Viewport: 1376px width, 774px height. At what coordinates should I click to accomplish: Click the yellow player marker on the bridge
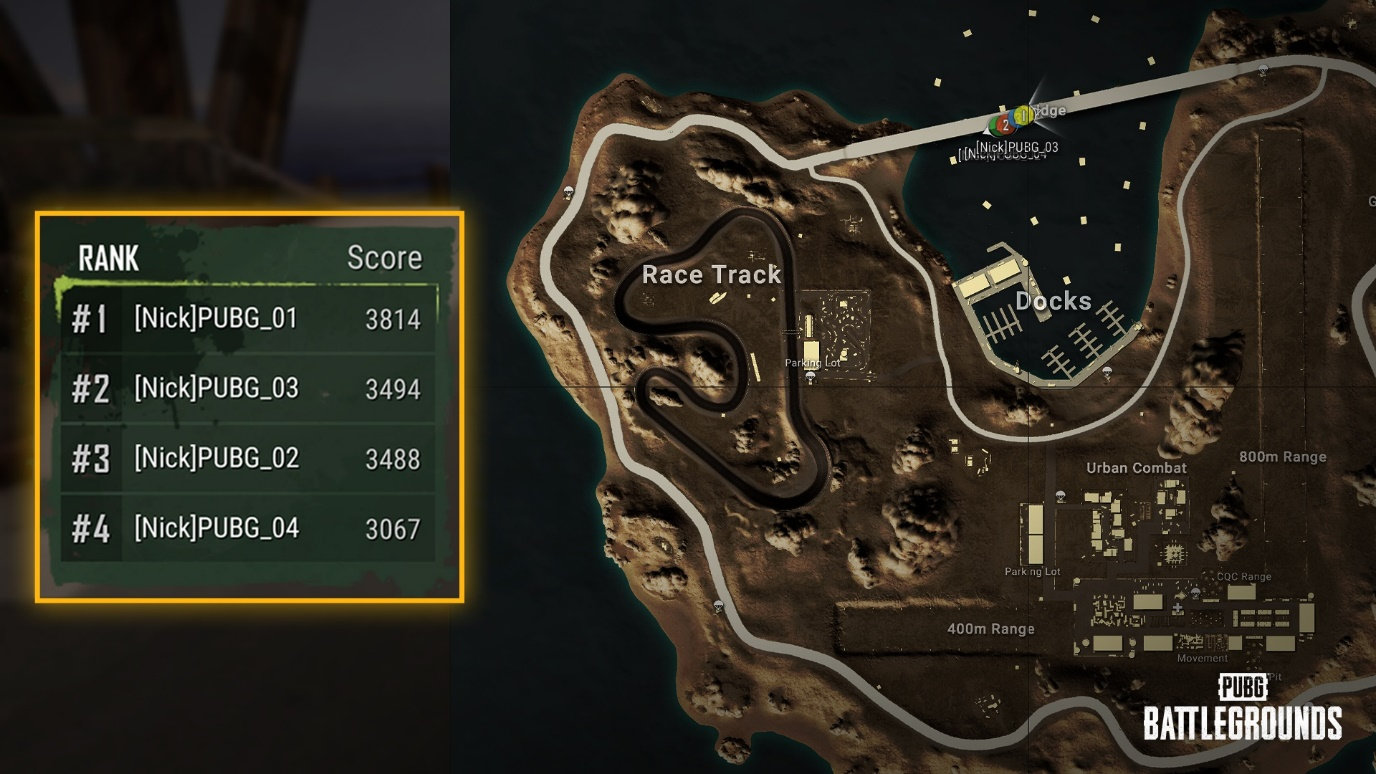tap(1025, 115)
